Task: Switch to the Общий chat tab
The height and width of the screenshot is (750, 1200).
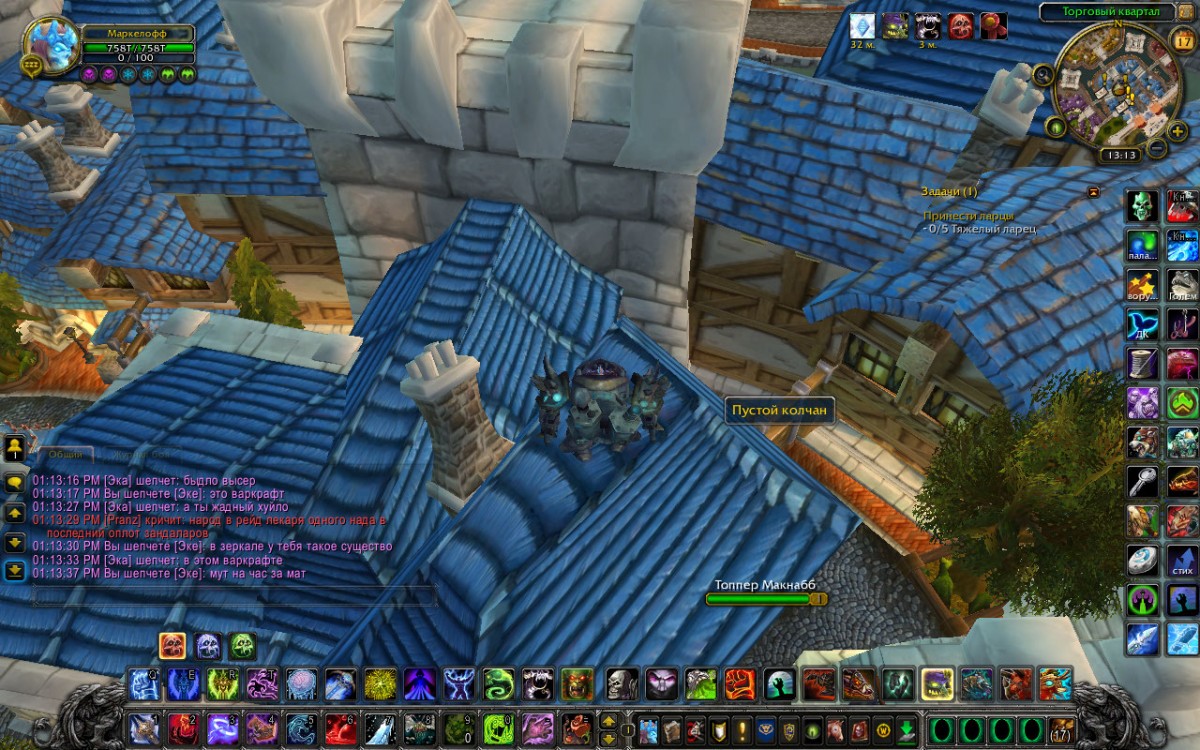Action: (x=66, y=454)
